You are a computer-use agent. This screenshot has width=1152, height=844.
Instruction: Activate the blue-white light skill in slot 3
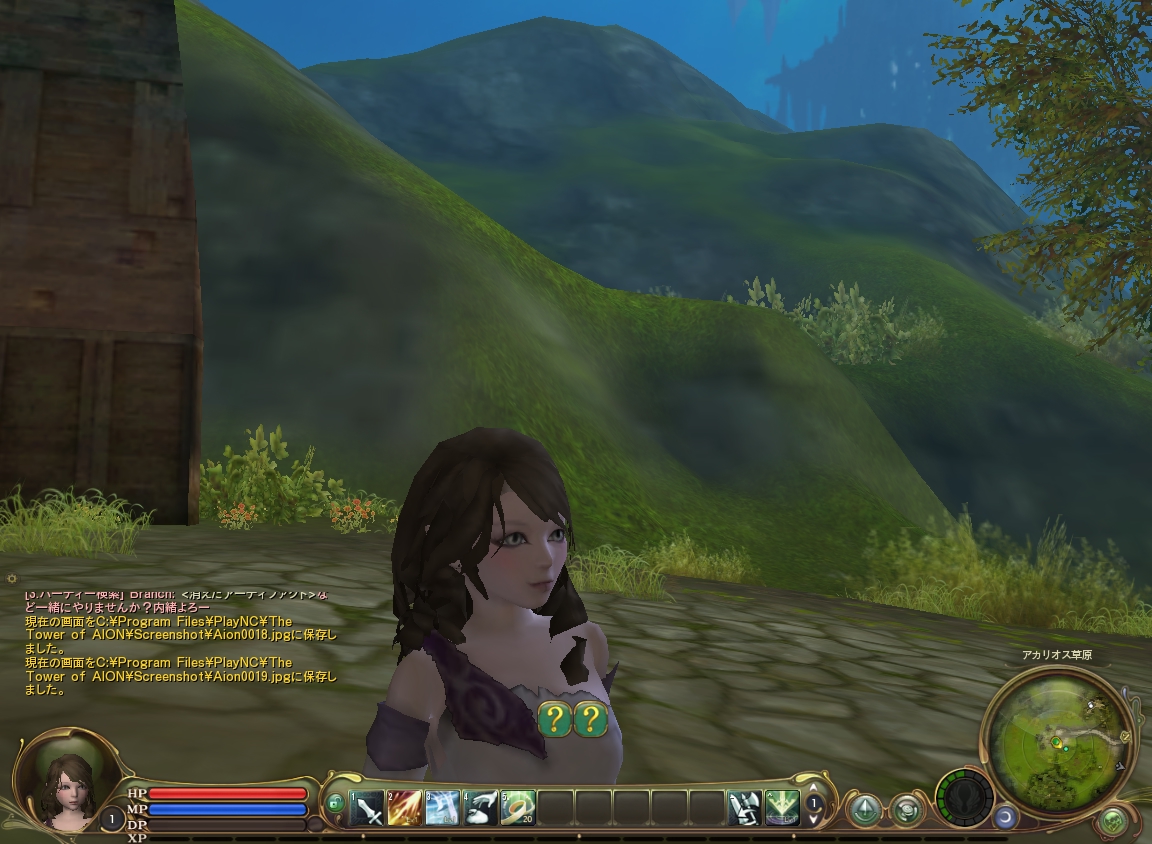(442, 806)
